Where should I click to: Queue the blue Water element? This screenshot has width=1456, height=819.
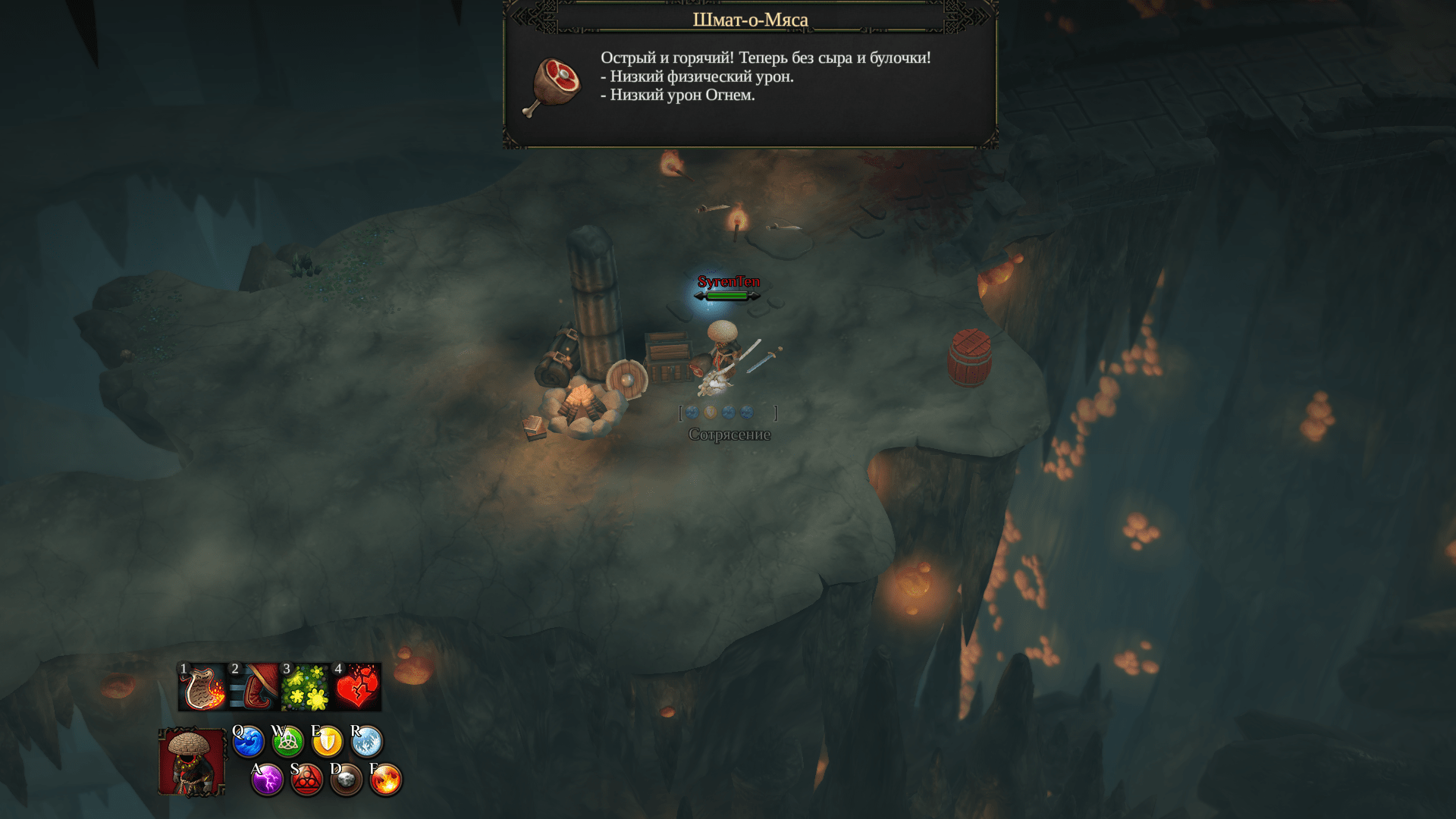coord(248,742)
